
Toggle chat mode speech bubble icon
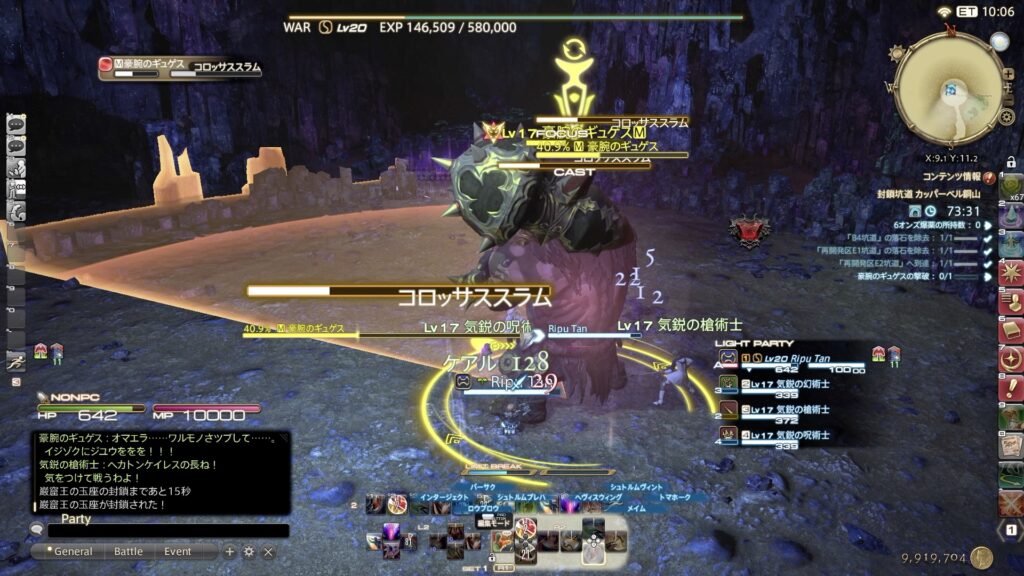(37, 529)
